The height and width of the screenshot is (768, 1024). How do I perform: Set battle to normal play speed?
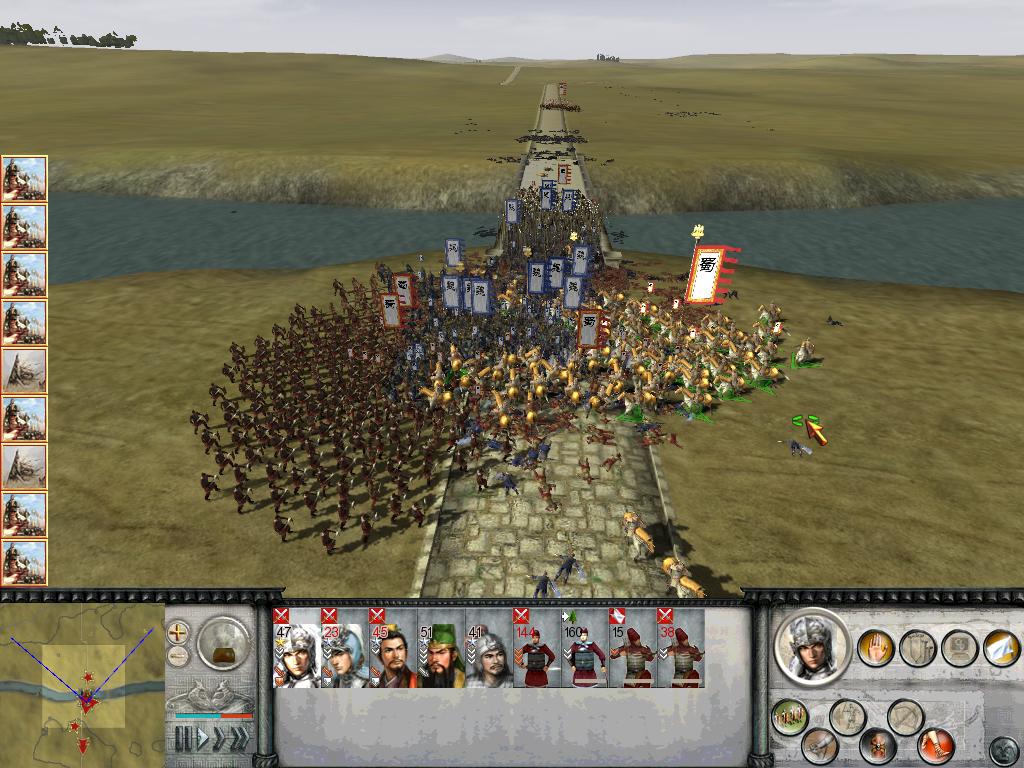[x=205, y=739]
